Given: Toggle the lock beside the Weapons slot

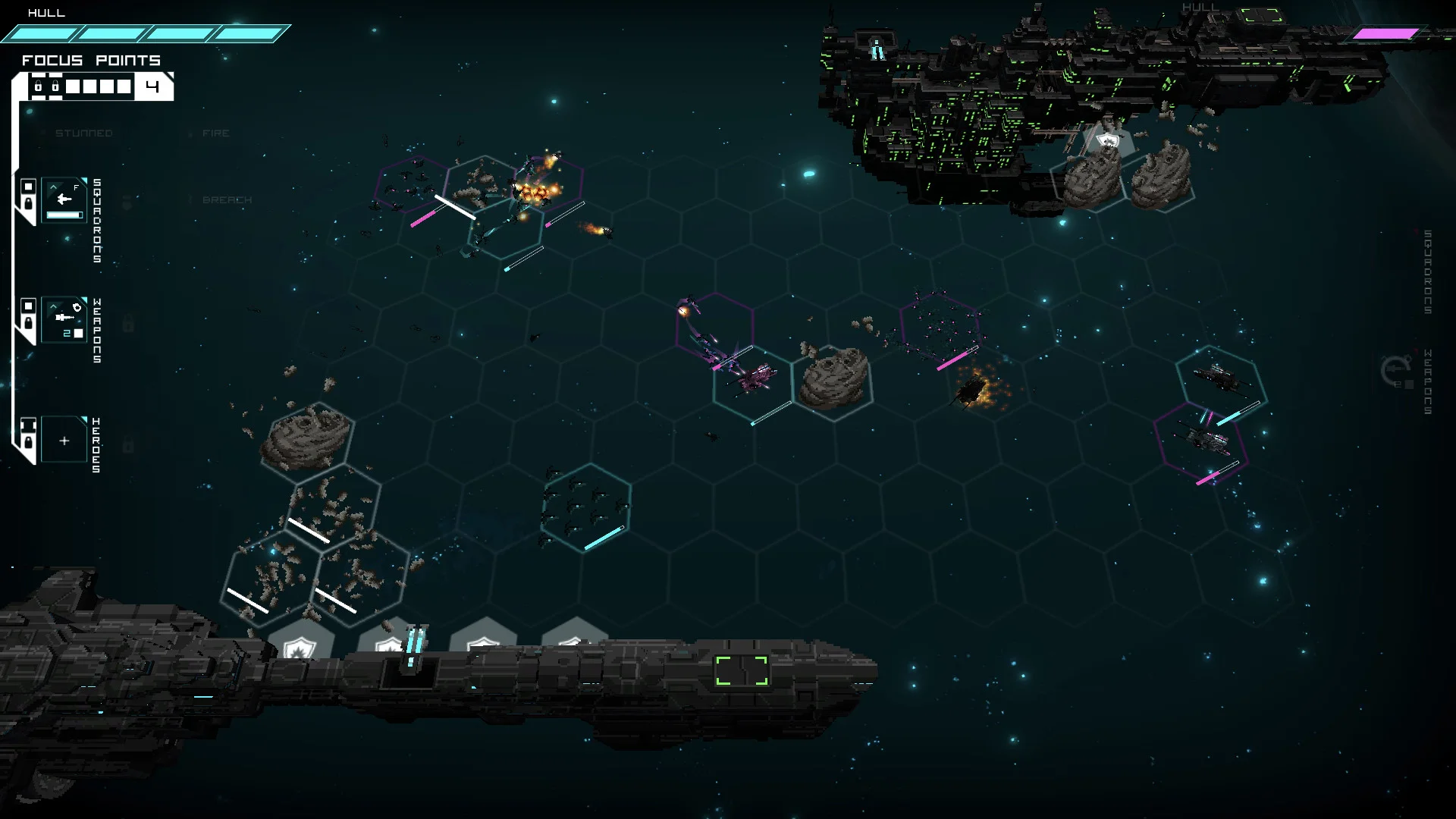Looking at the screenshot, I should (28, 322).
